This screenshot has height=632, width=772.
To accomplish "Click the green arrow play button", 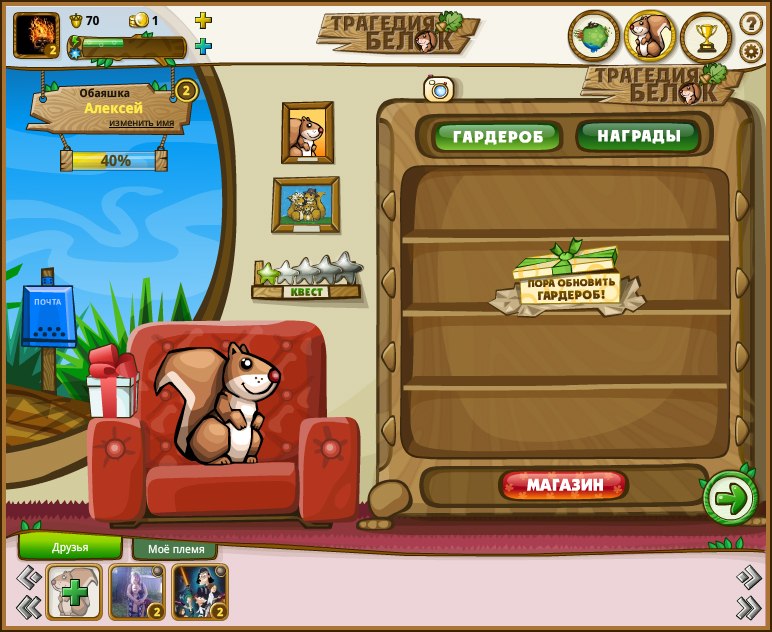I will coord(730,497).
